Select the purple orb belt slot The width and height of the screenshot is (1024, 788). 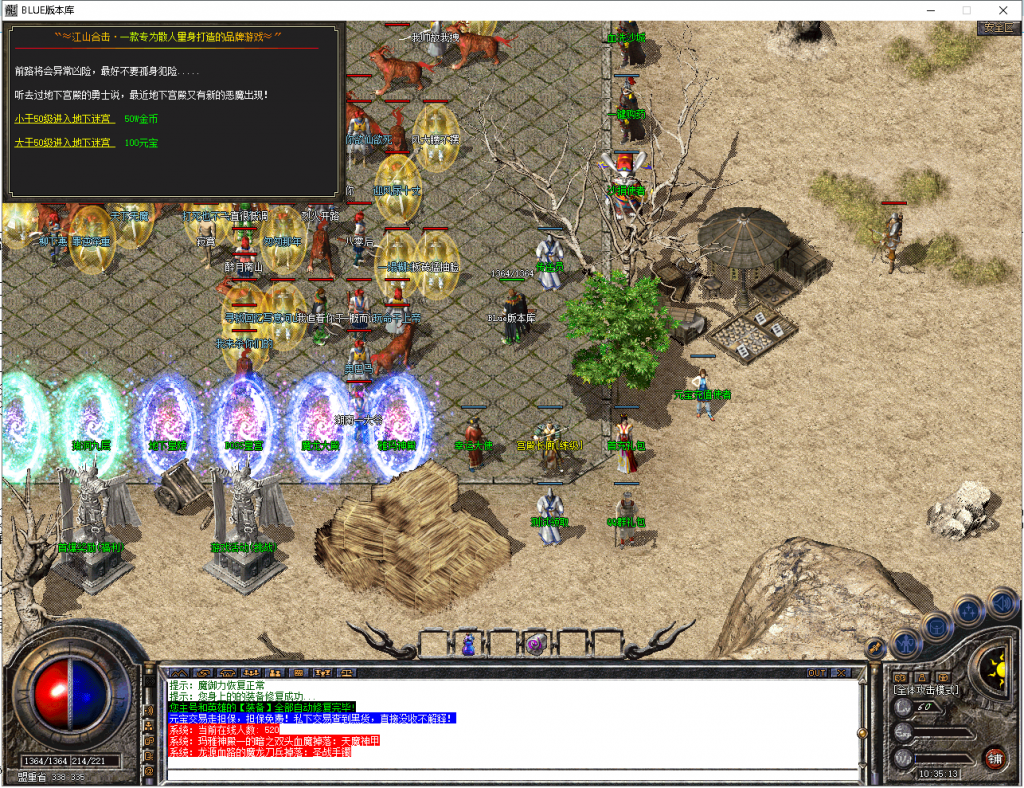[536, 646]
